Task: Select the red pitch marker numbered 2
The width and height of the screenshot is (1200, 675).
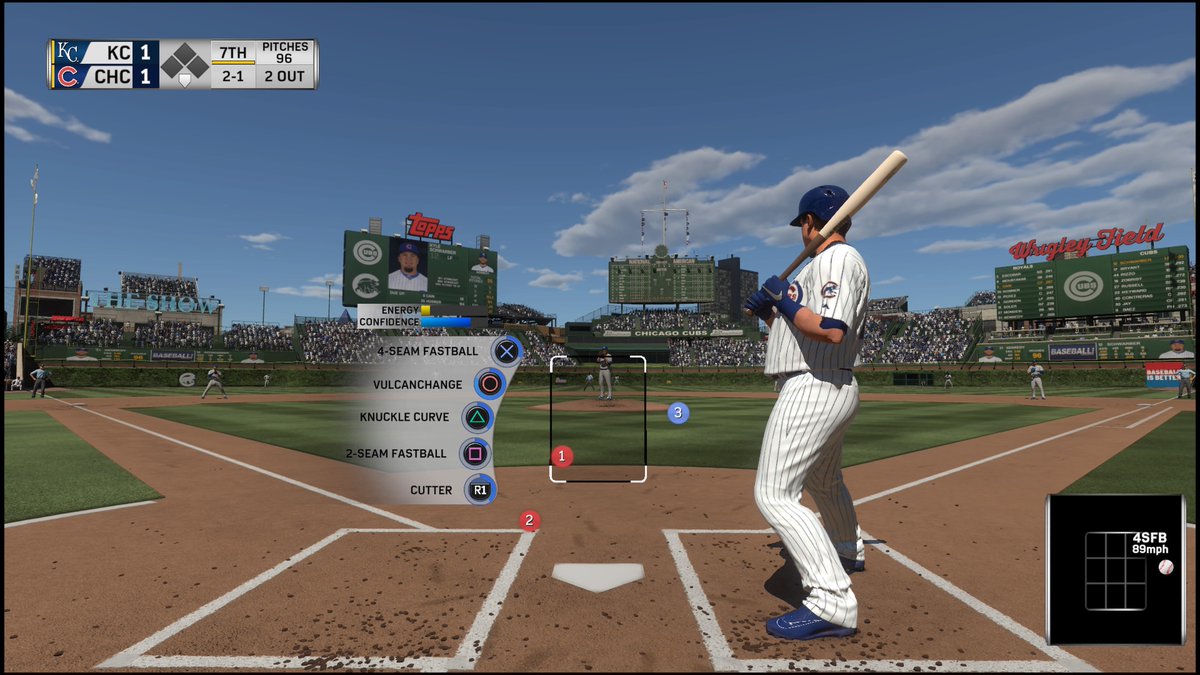Action: [529, 520]
